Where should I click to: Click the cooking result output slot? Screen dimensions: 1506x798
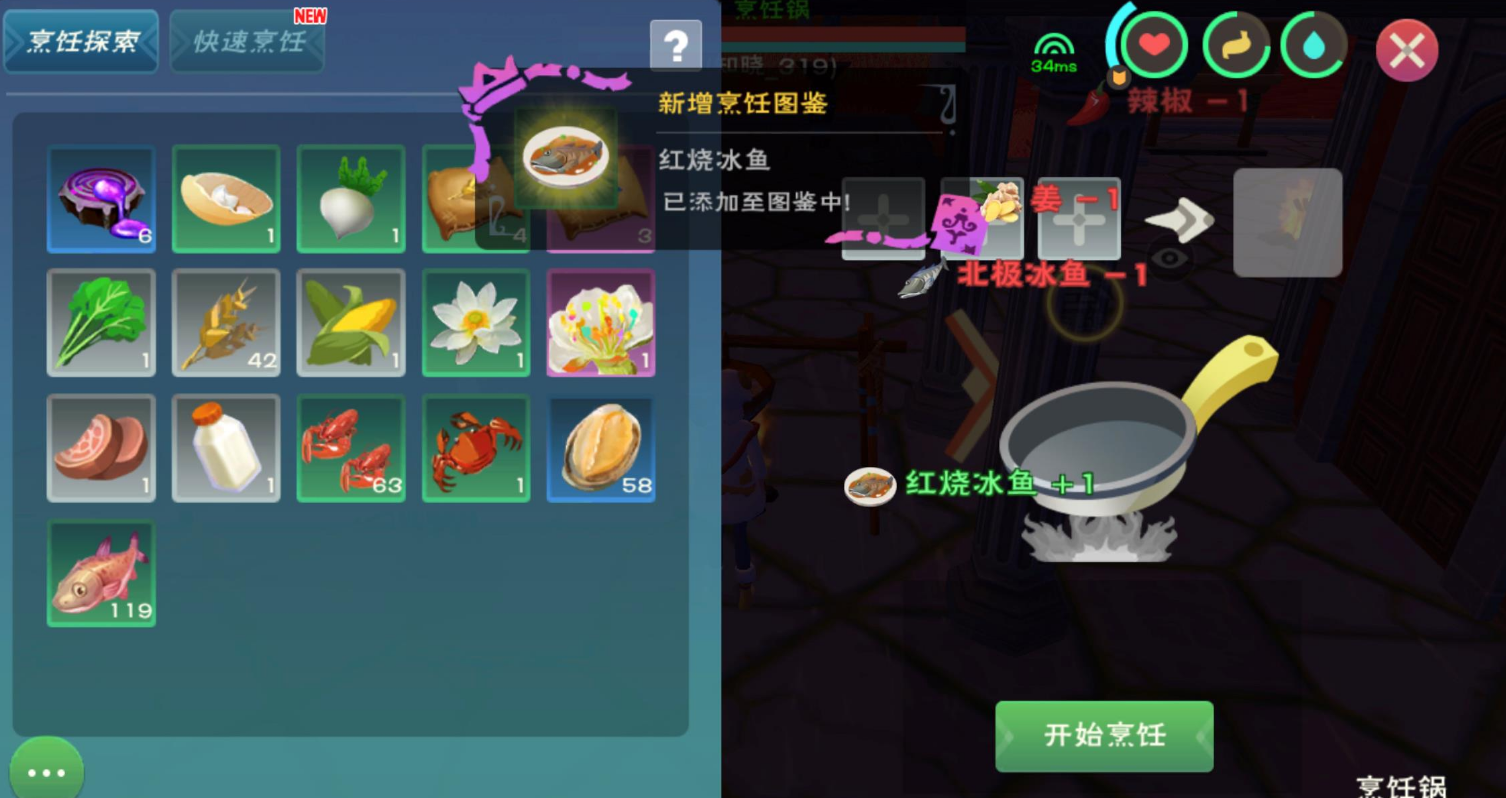pos(1288,221)
